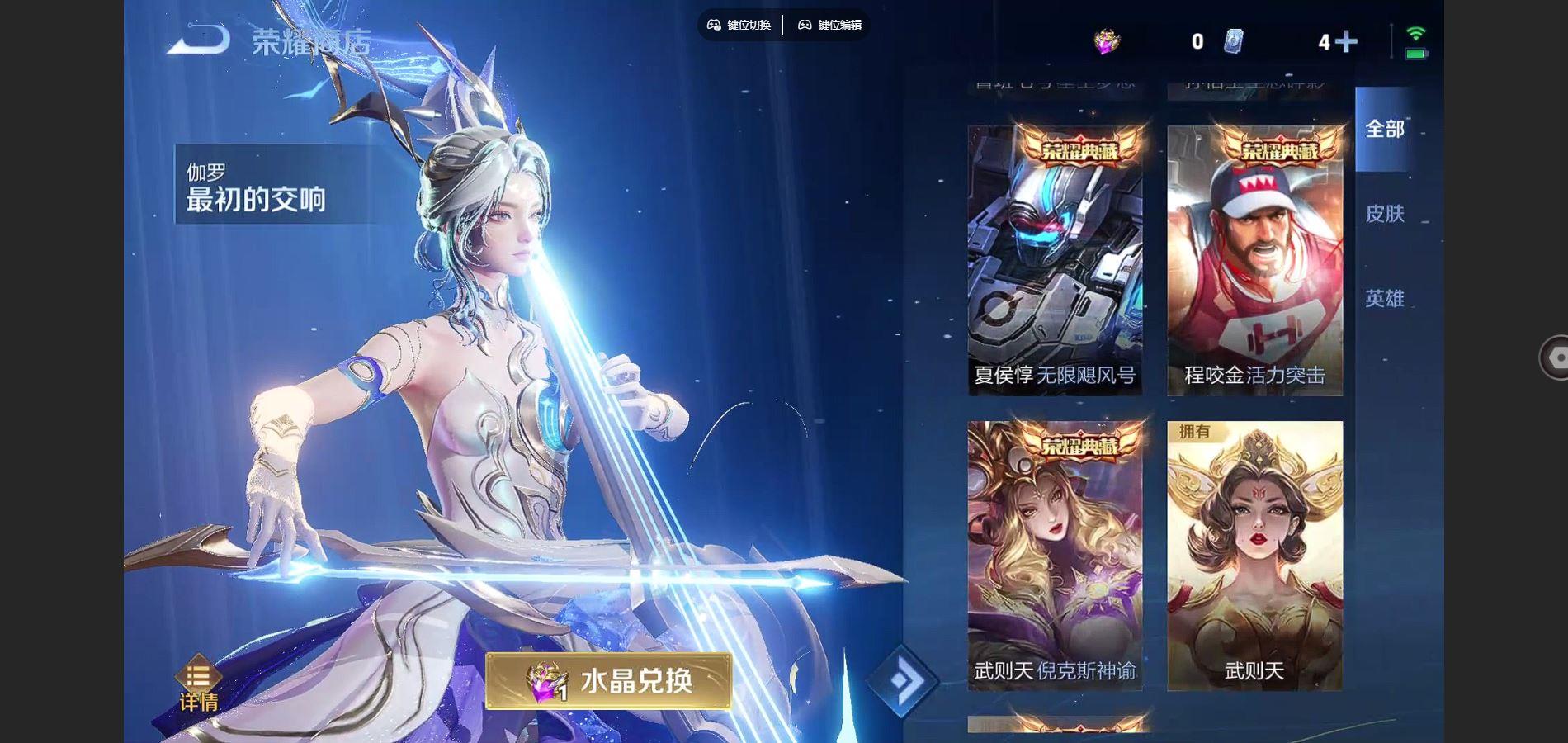Select the 全部 category tab
Image resolution: width=1568 pixels, height=743 pixels.
tap(1385, 129)
